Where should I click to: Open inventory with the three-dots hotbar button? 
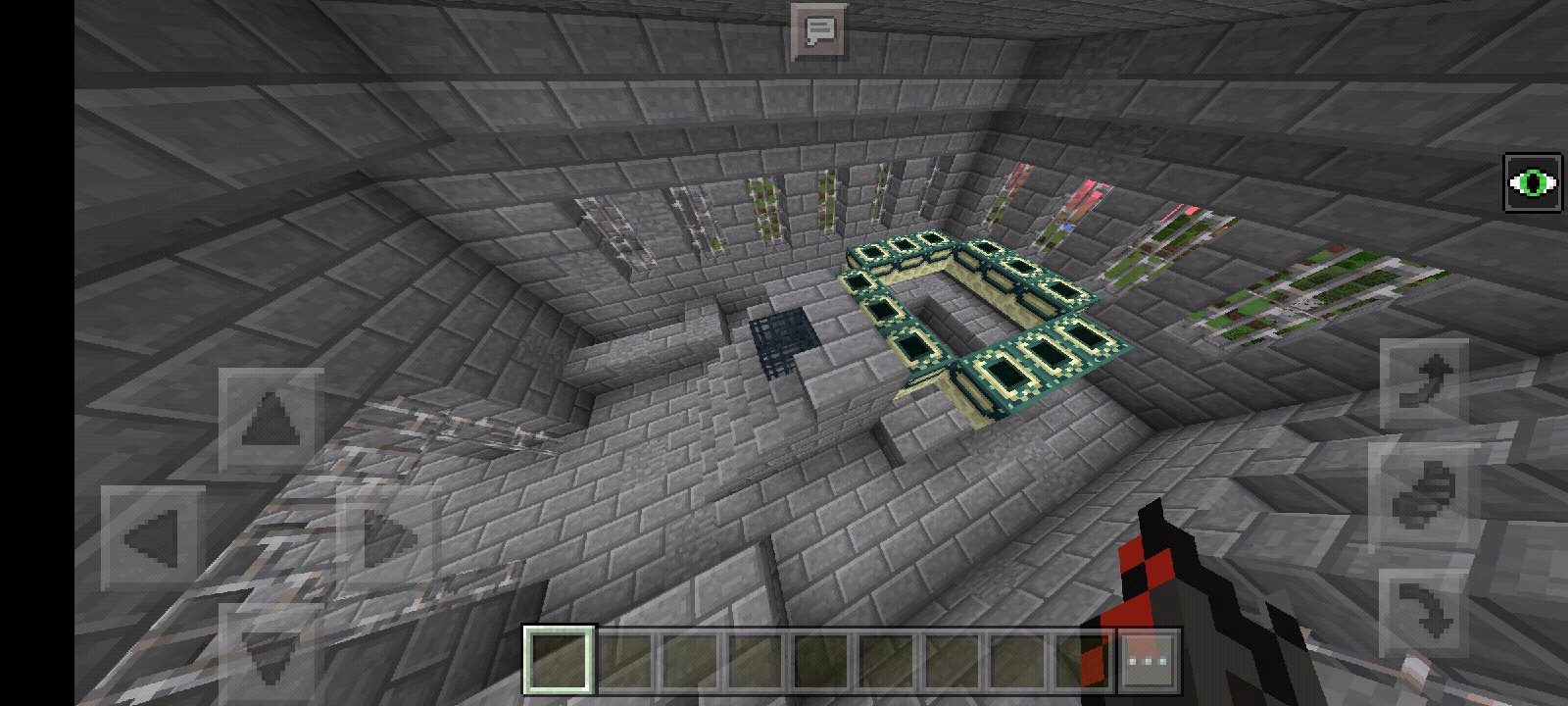pyautogui.click(x=1148, y=660)
